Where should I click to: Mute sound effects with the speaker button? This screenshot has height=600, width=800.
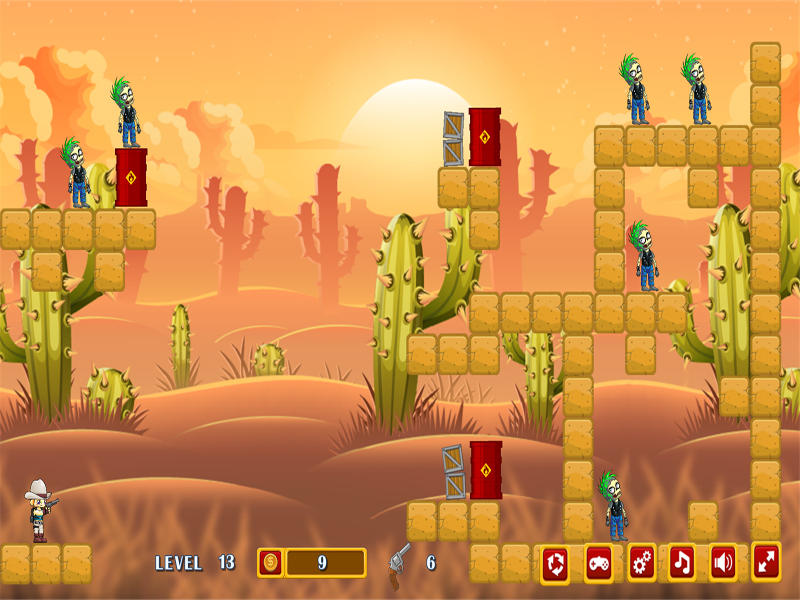(x=723, y=563)
